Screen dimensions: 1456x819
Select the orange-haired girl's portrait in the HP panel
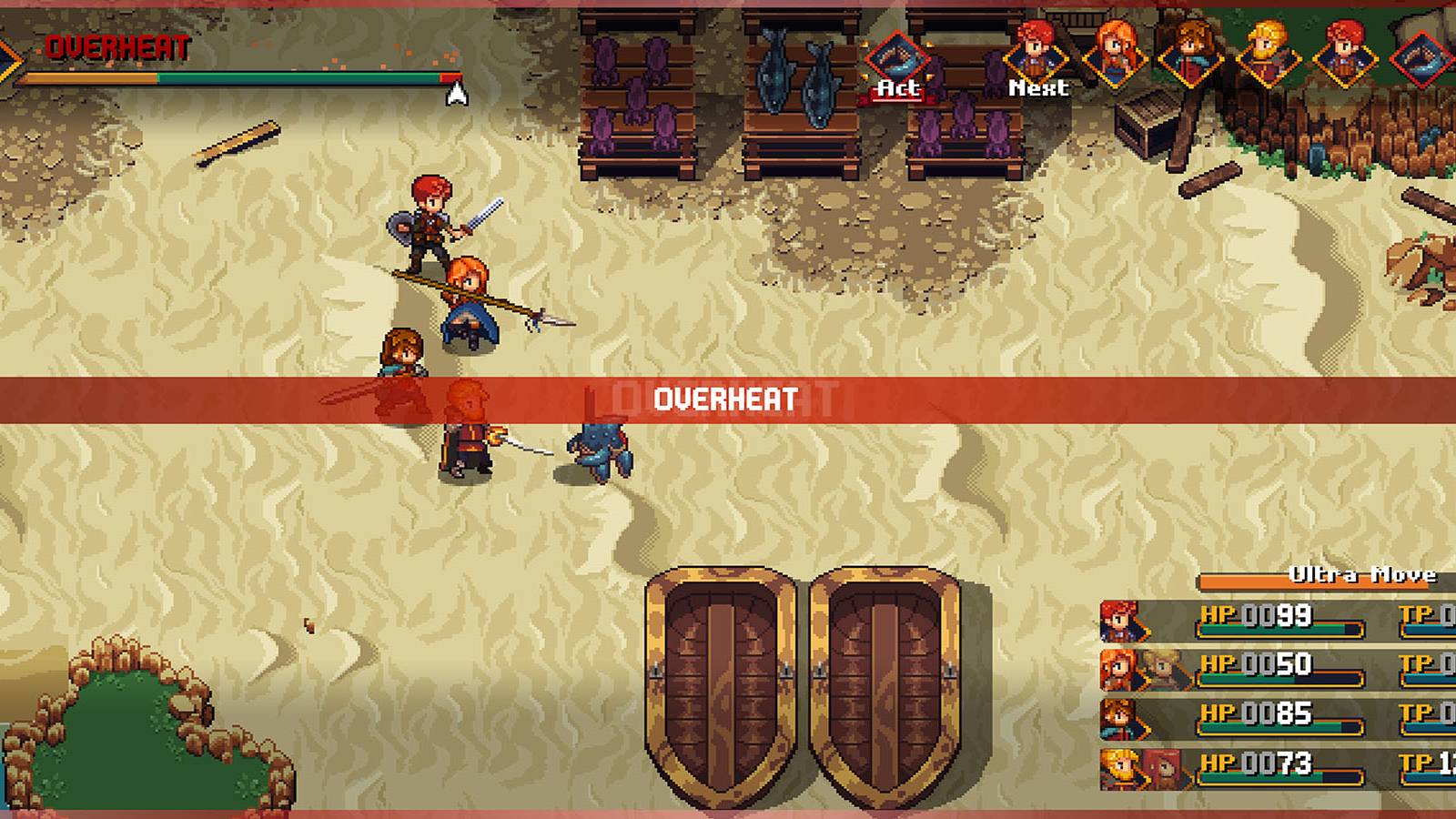(x=1117, y=671)
